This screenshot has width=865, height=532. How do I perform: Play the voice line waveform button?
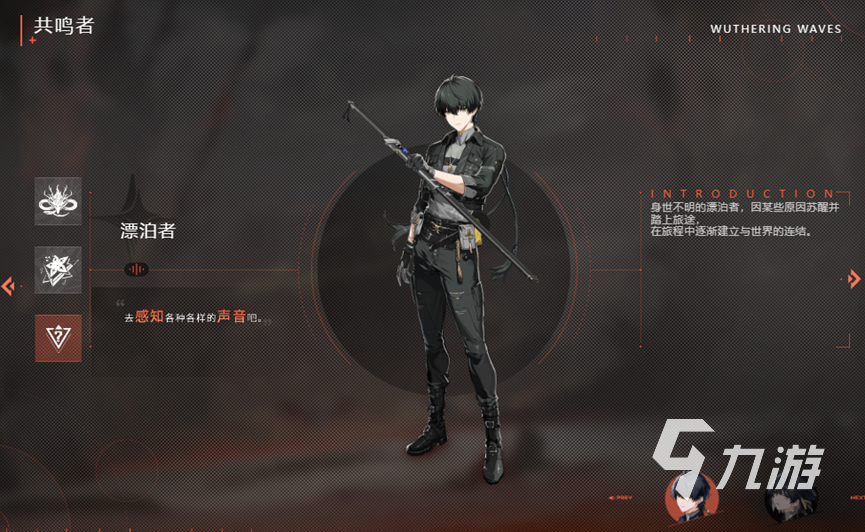tap(136, 269)
